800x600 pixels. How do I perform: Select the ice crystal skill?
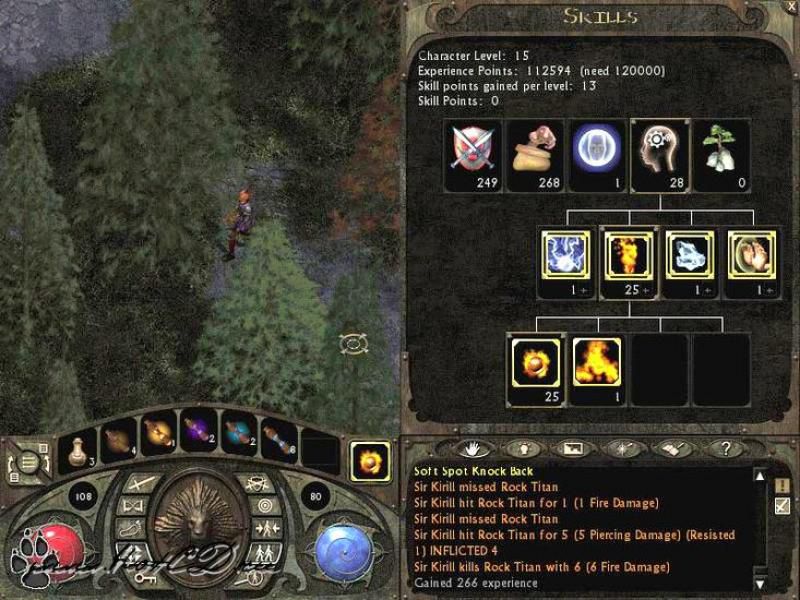690,255
